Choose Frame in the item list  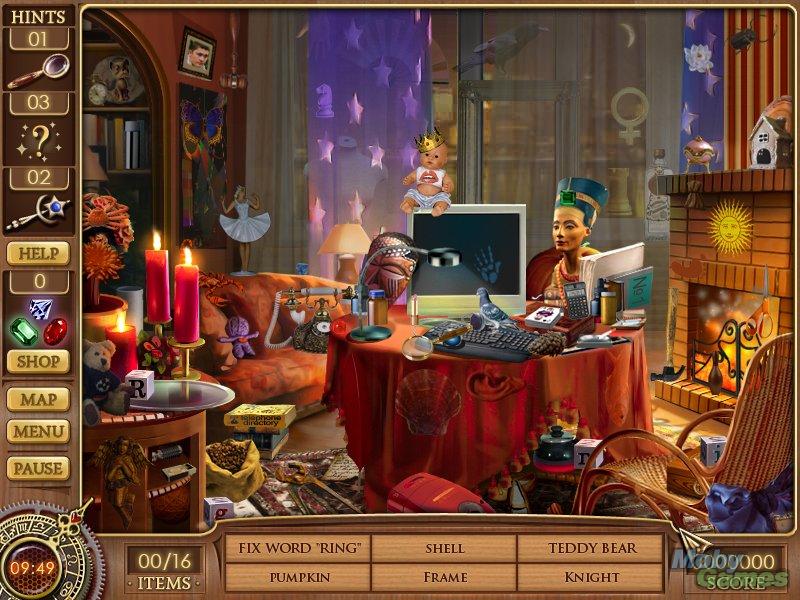444,577
